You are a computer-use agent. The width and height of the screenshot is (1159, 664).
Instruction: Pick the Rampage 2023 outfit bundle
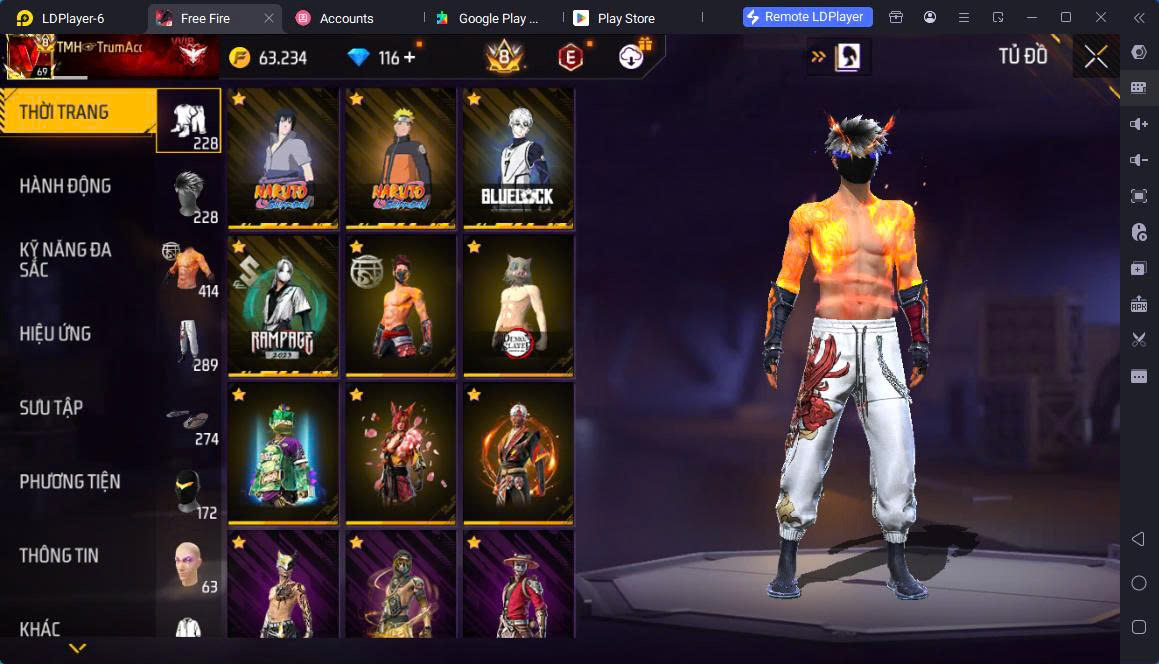click(284, 305)
